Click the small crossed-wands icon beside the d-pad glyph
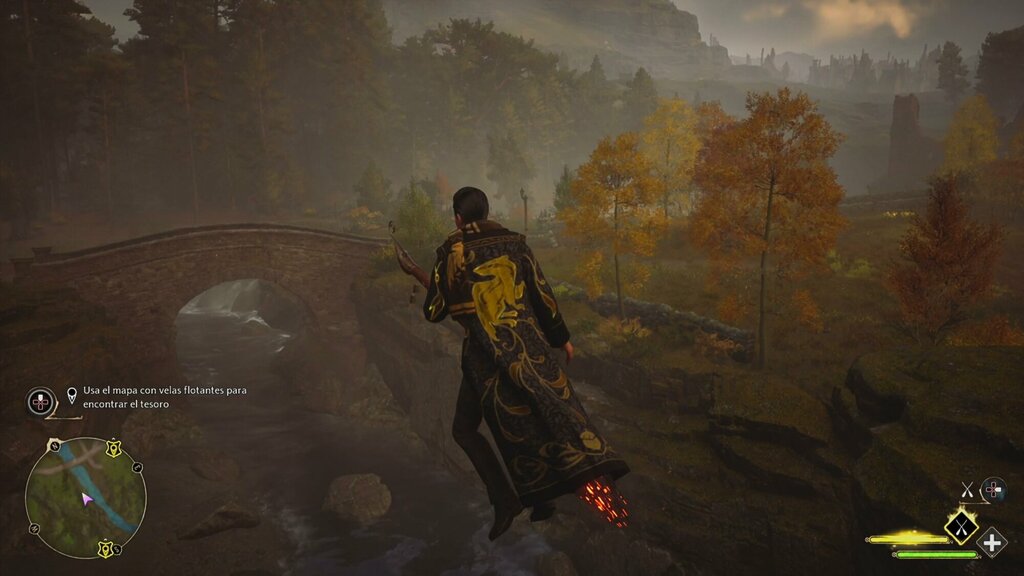This screenshot has height=576, width=1024. tap(967, 489)
